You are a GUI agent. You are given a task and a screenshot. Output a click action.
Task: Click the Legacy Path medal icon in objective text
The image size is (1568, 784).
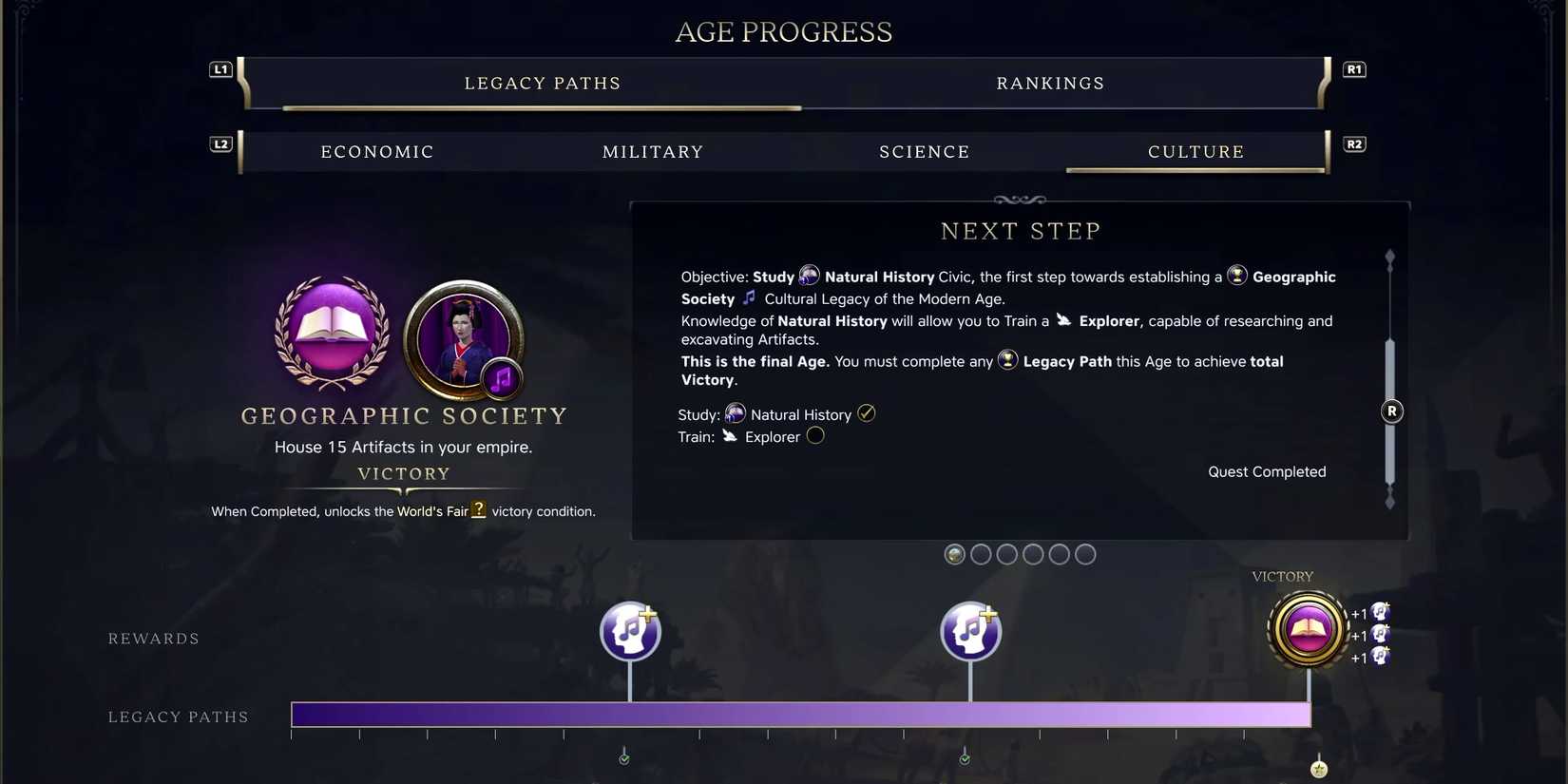[1007, 360]
